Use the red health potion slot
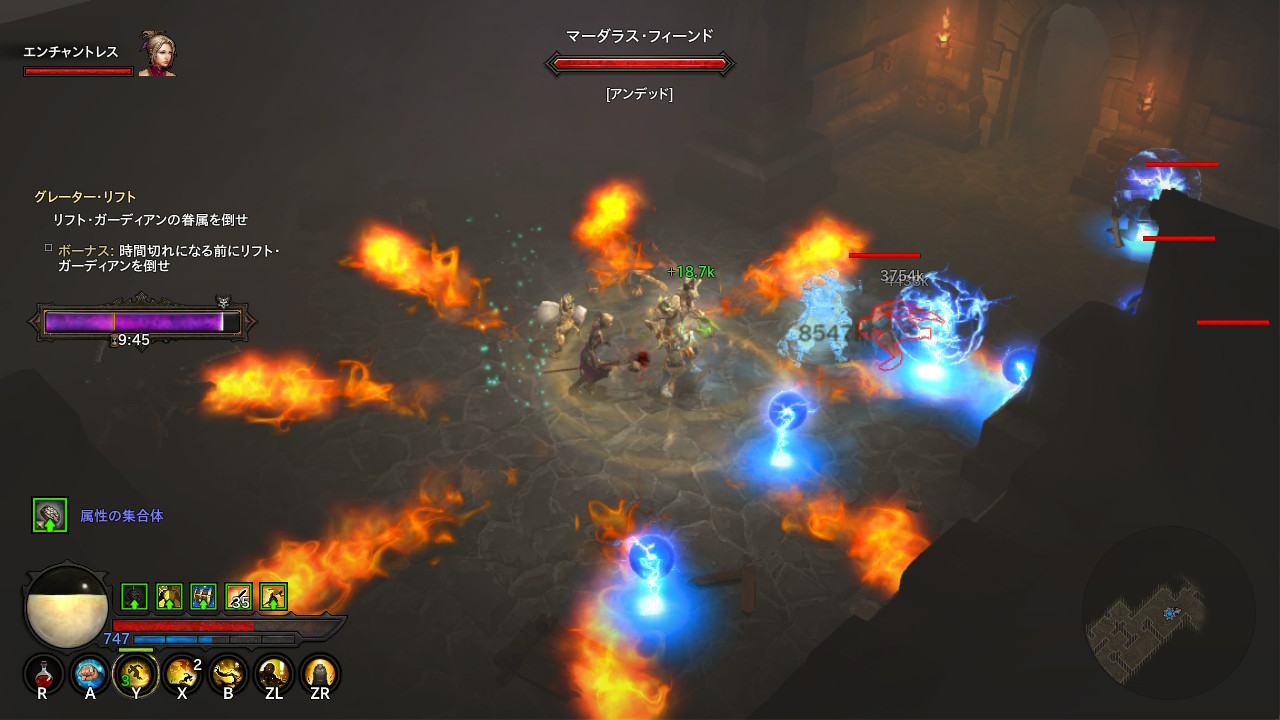 point(43,673)
